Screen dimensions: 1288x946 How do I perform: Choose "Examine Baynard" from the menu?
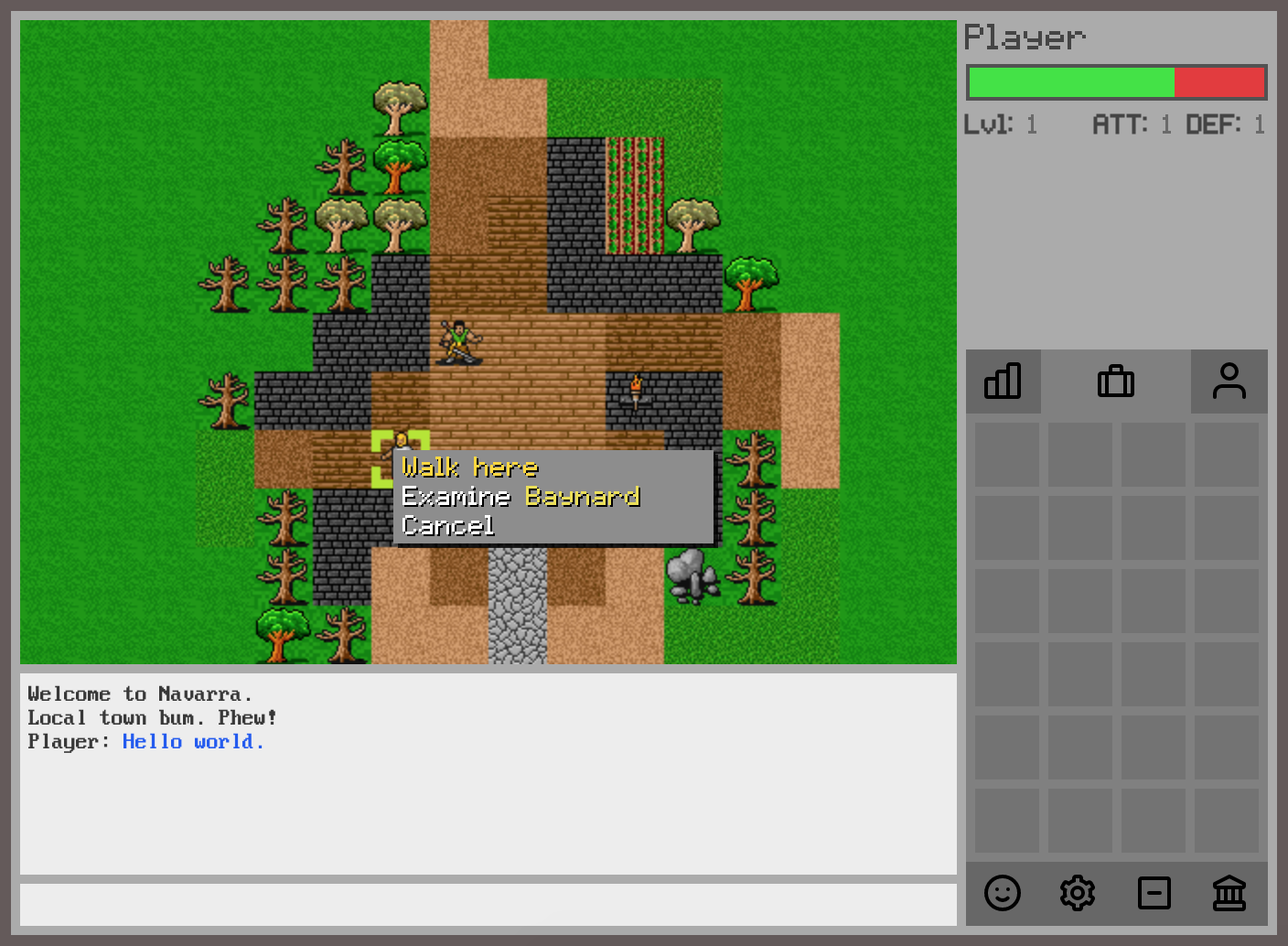(521, 497)
